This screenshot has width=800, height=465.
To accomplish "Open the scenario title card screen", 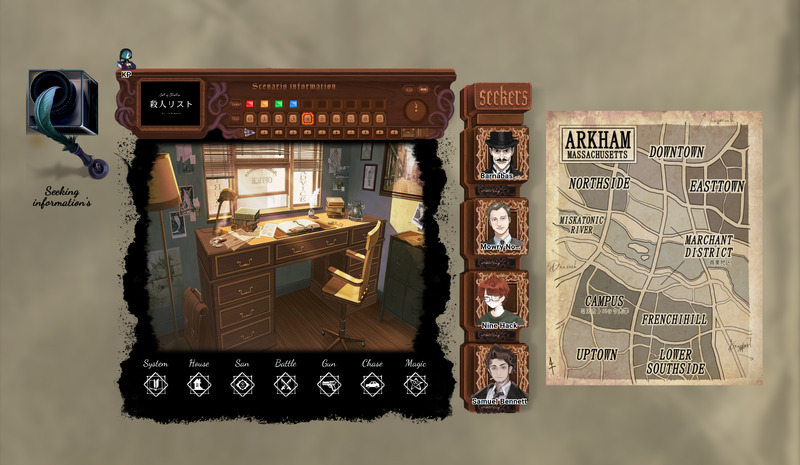I will pos(168,103).
